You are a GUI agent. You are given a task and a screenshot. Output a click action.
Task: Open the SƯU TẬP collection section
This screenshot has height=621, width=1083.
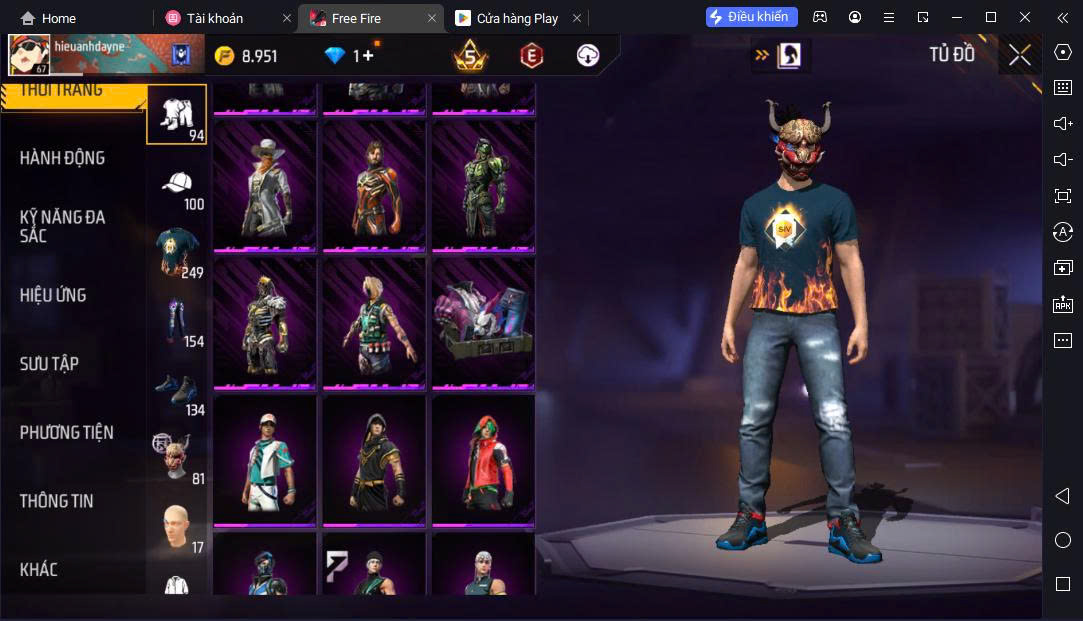tap(49, 364)
